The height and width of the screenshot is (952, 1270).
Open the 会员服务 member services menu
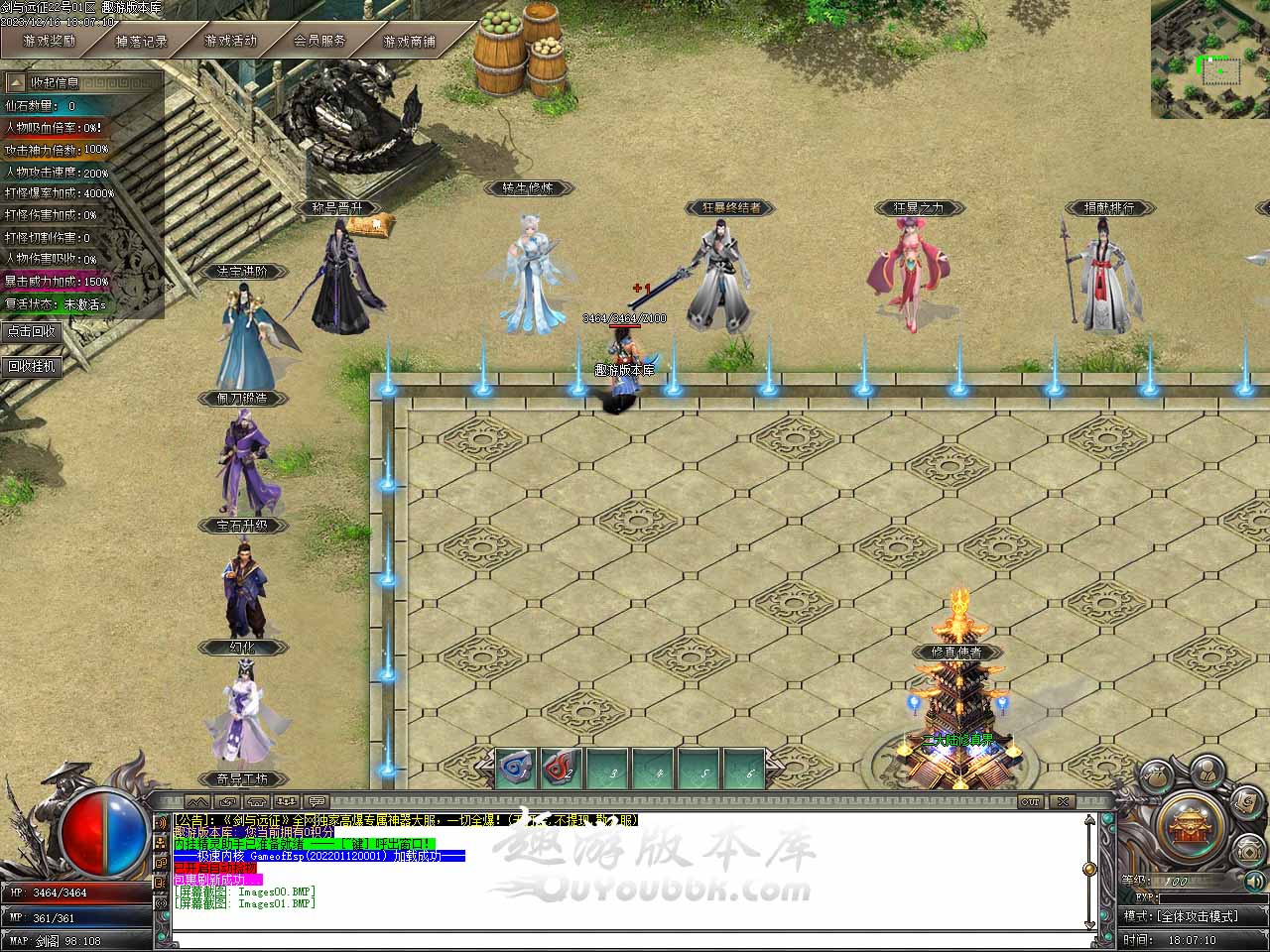[319, 42]
